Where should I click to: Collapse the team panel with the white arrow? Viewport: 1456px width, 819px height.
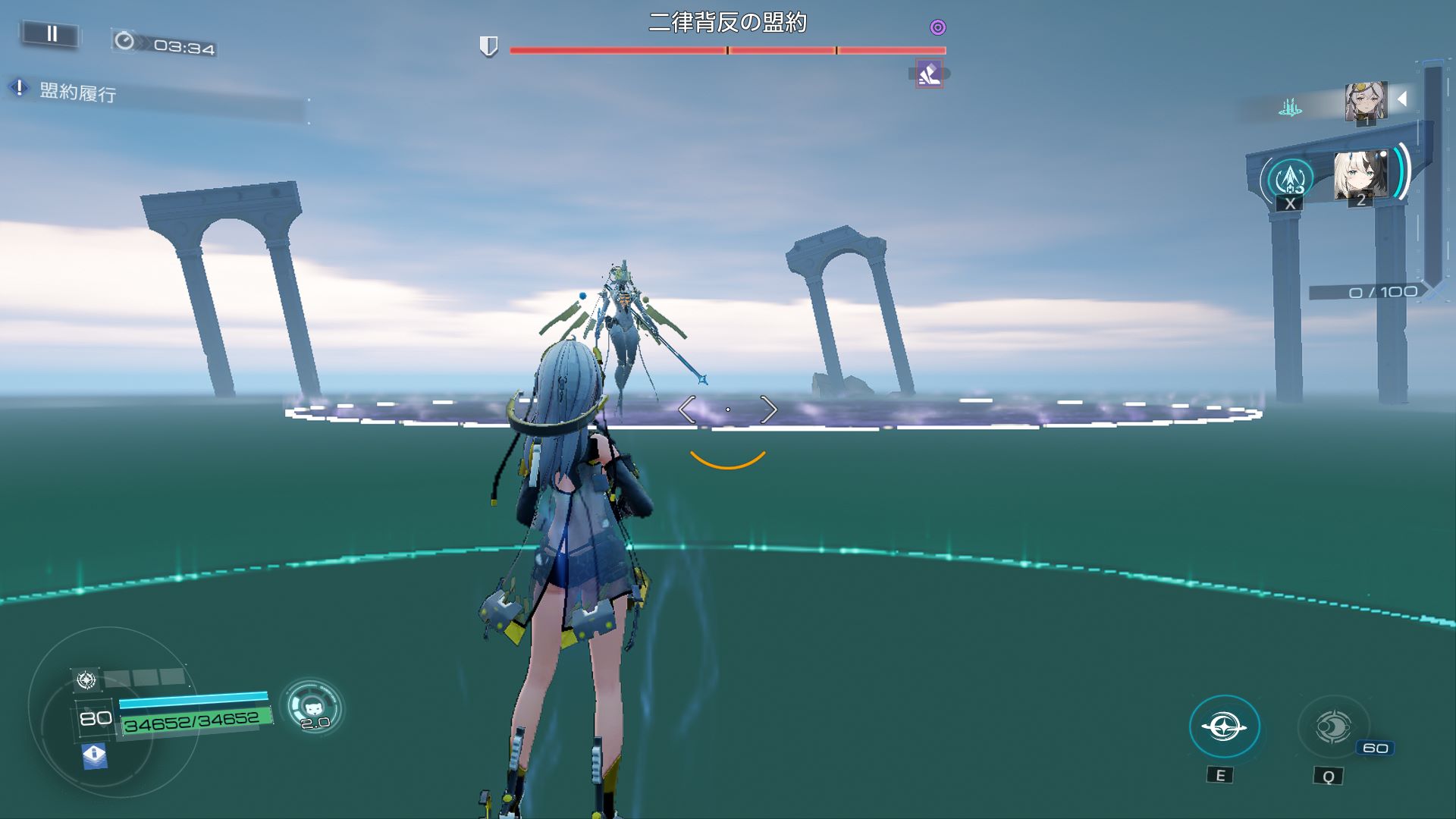[1402, 99]
